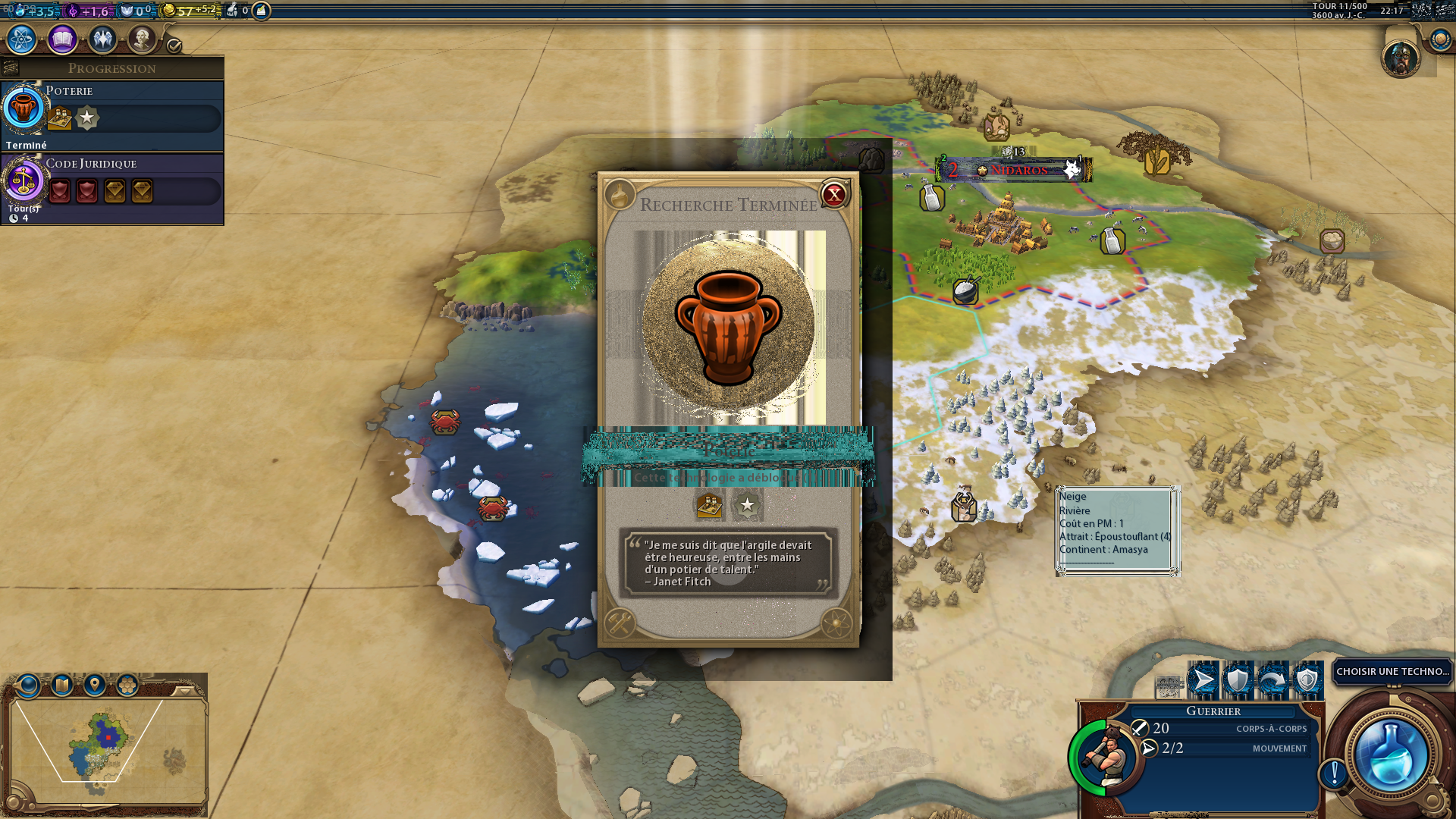Image resolution: width=1456 pixels, height=819 pixels.
Task: Collapse the minimap with the arrow tab
Action: (184, 691)
